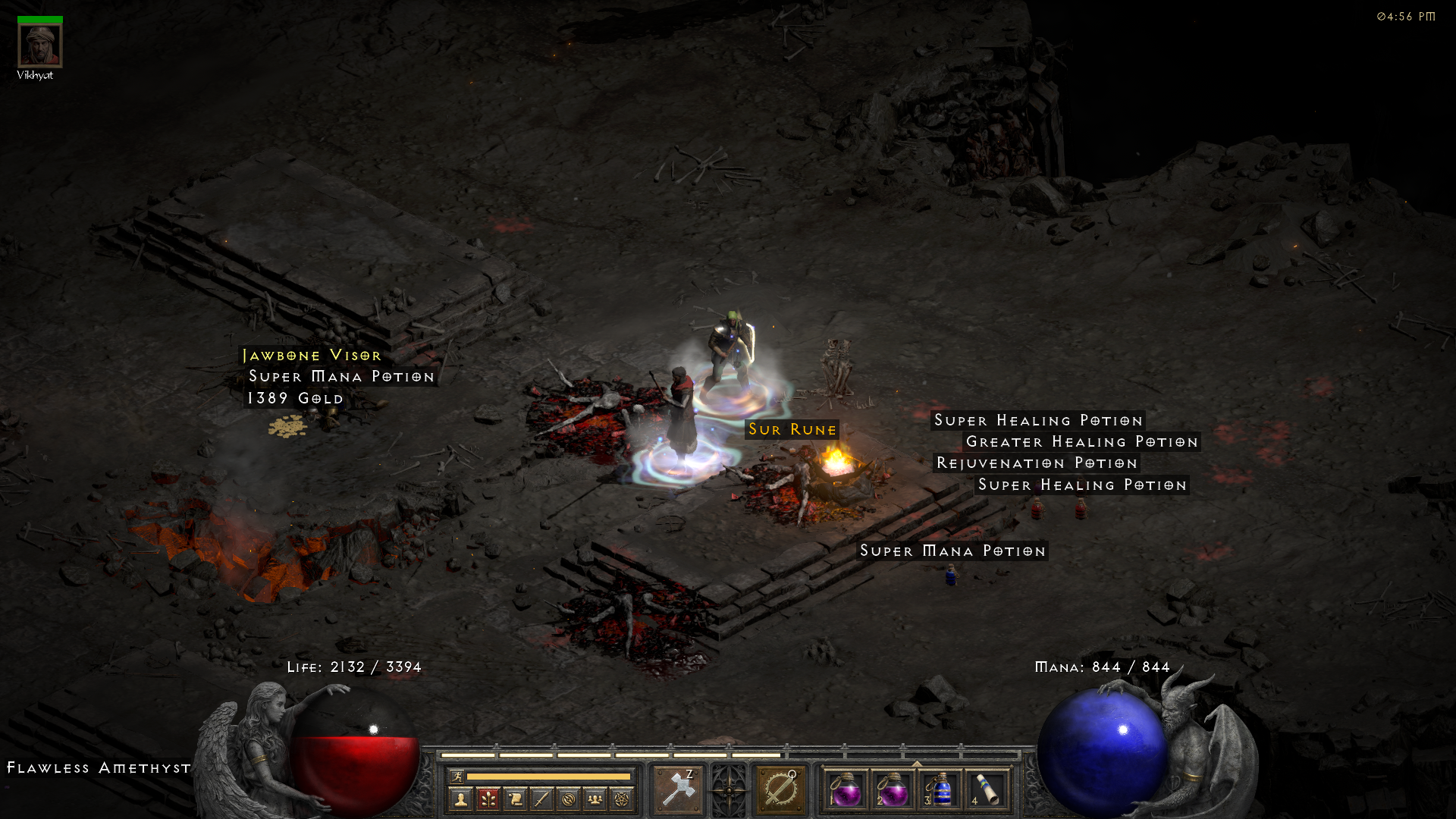Use the blue mana potion in belt

point(940,790)
